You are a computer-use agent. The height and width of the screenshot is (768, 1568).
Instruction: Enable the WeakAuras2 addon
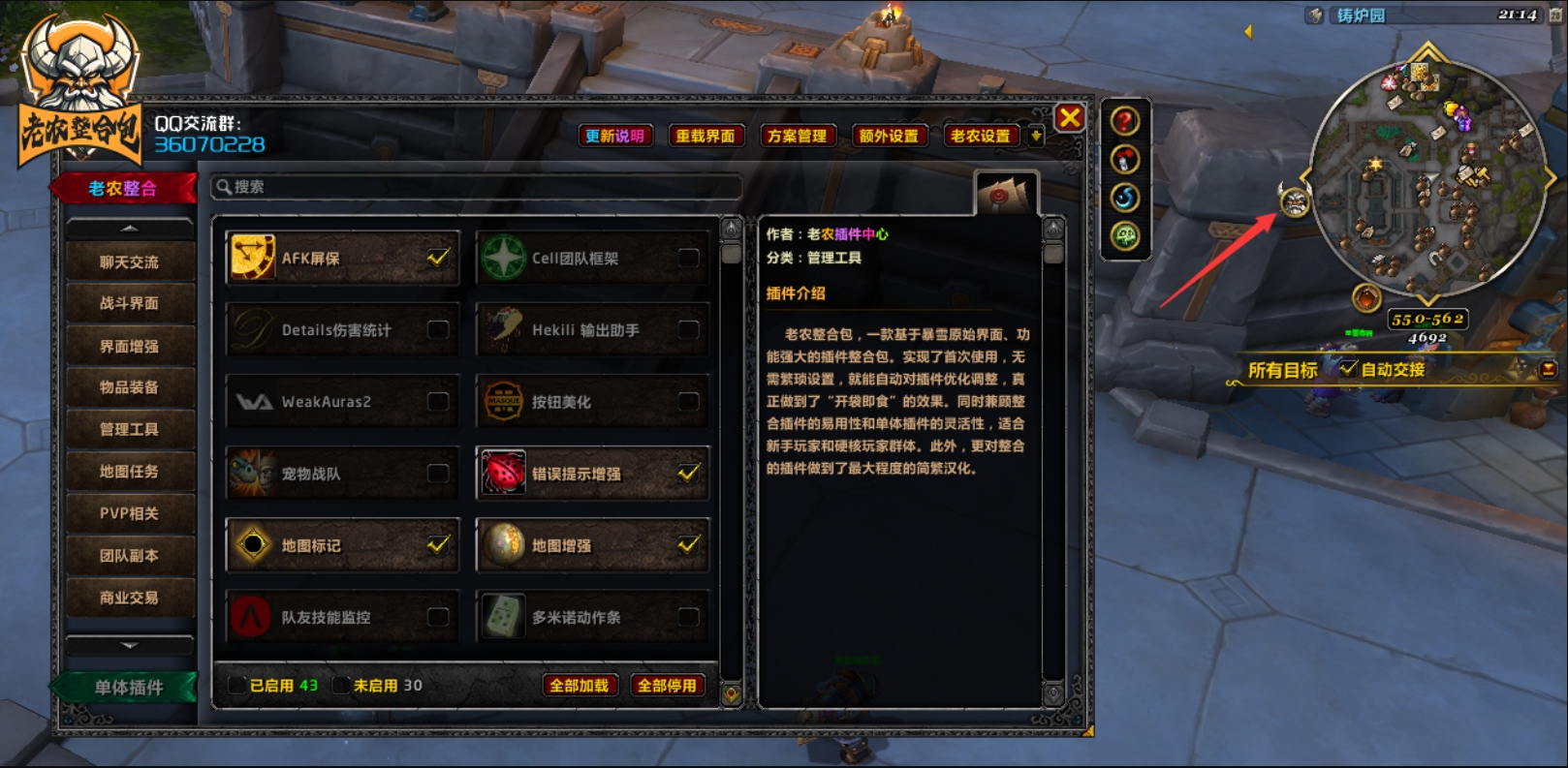438,401
